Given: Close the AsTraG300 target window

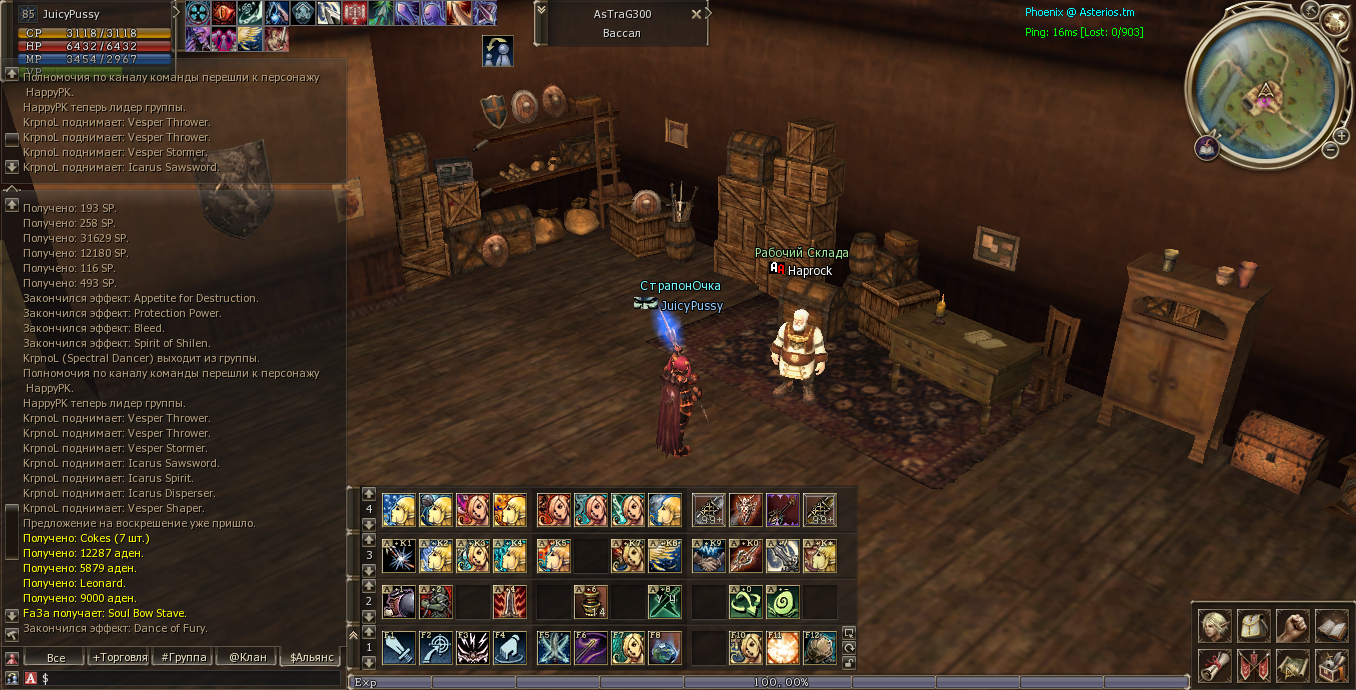Looking at the screenshot, I should click(696, 14).
